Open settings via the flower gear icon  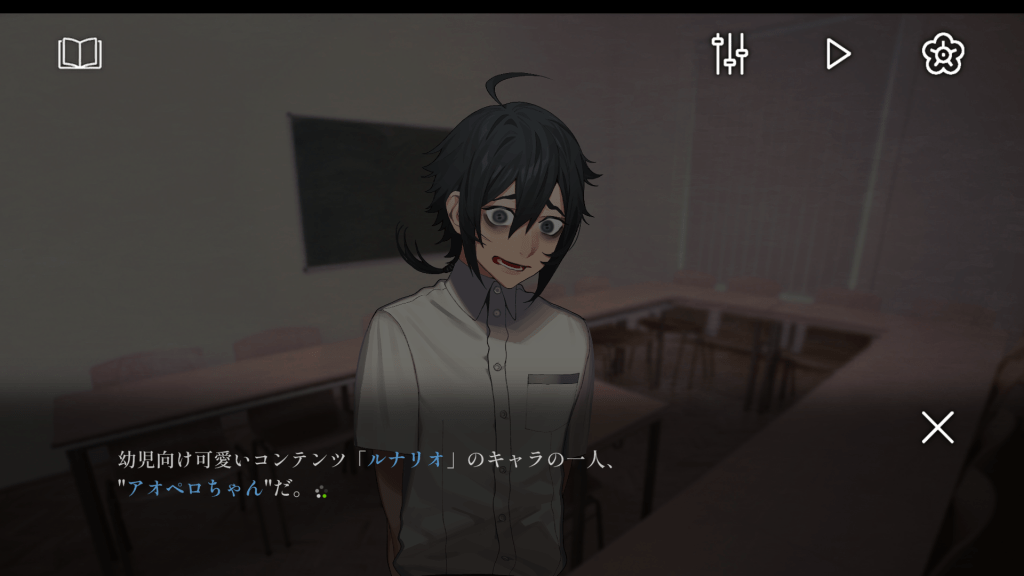(x=942, y=53)
